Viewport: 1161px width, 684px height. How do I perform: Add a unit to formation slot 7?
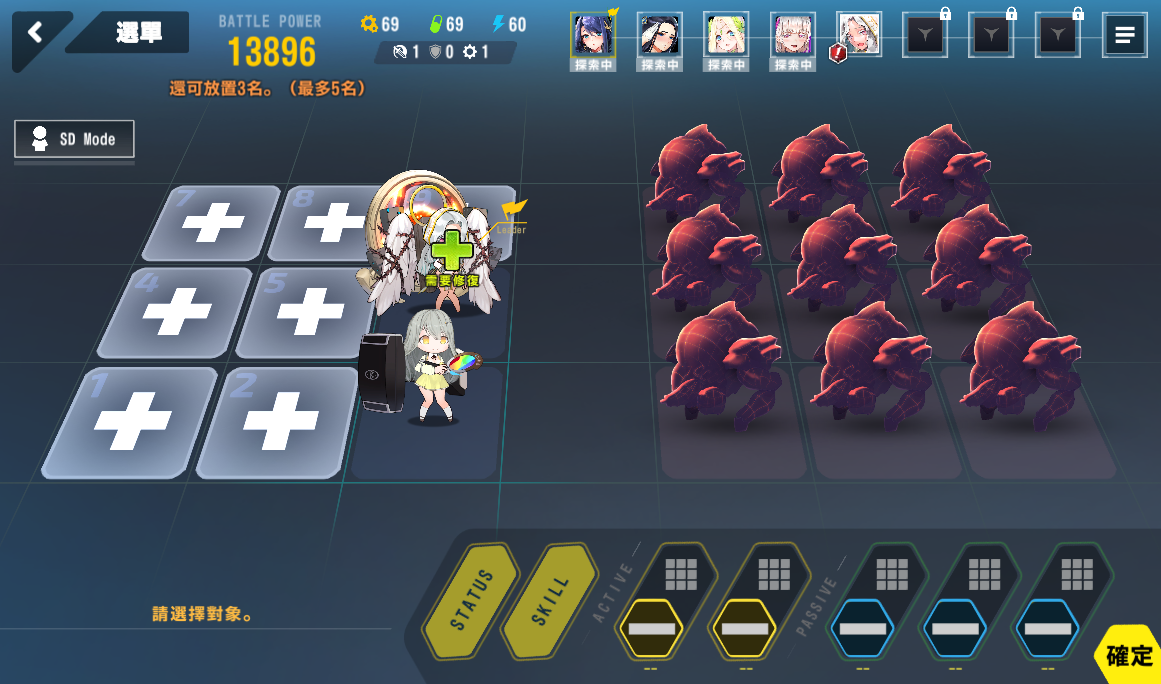(211, 222)
